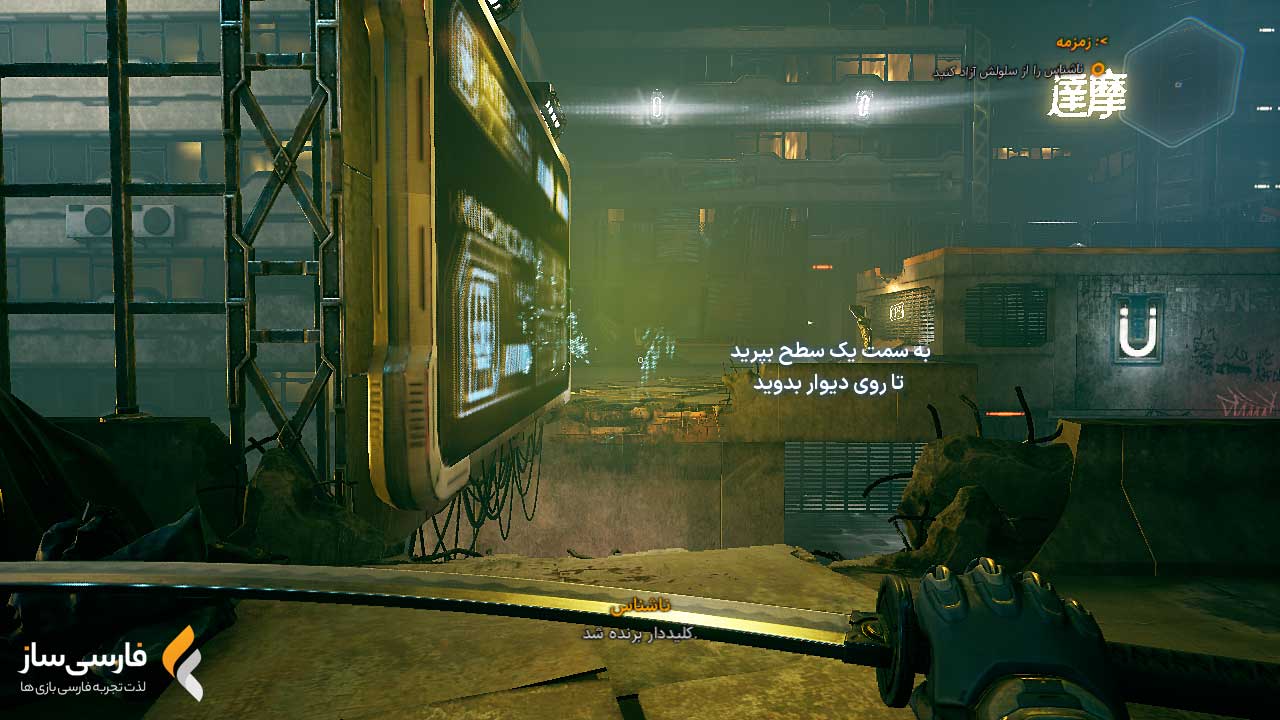1280x720 pixels.
Task: Click the Farsi-saz watermark logo
Action: click(x=110, y=662)
